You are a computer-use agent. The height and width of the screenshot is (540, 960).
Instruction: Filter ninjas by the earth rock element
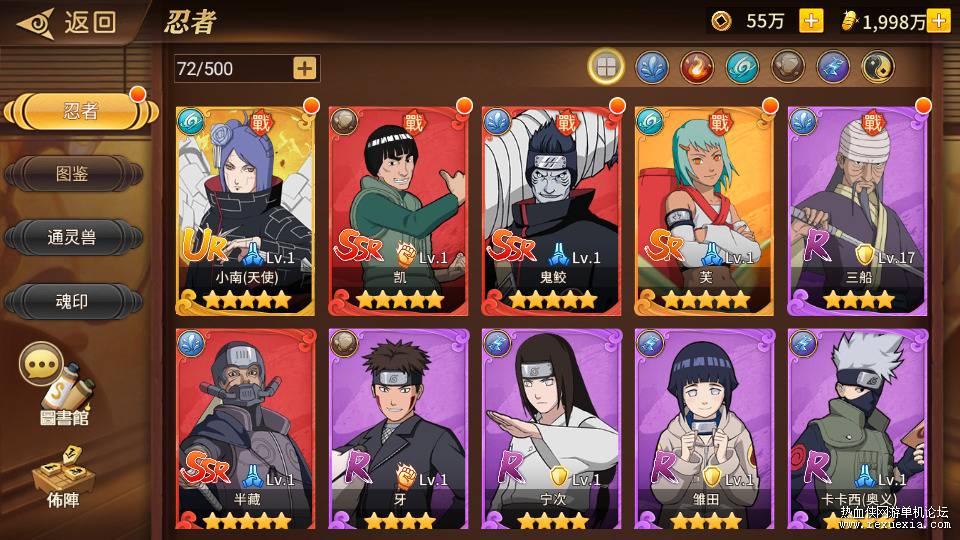point(788,67)
